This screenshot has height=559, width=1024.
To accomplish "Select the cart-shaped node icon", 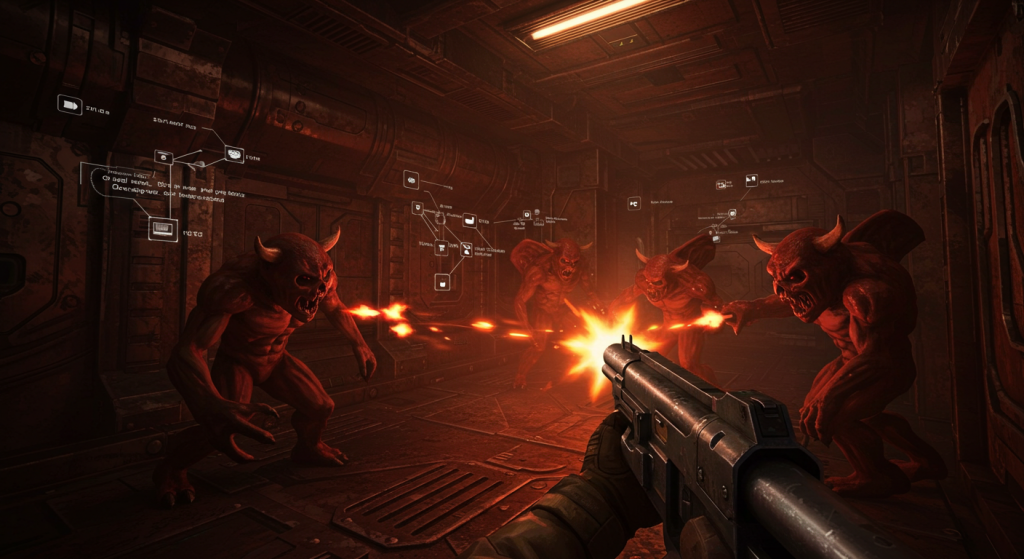I will [x=440, y=246].
